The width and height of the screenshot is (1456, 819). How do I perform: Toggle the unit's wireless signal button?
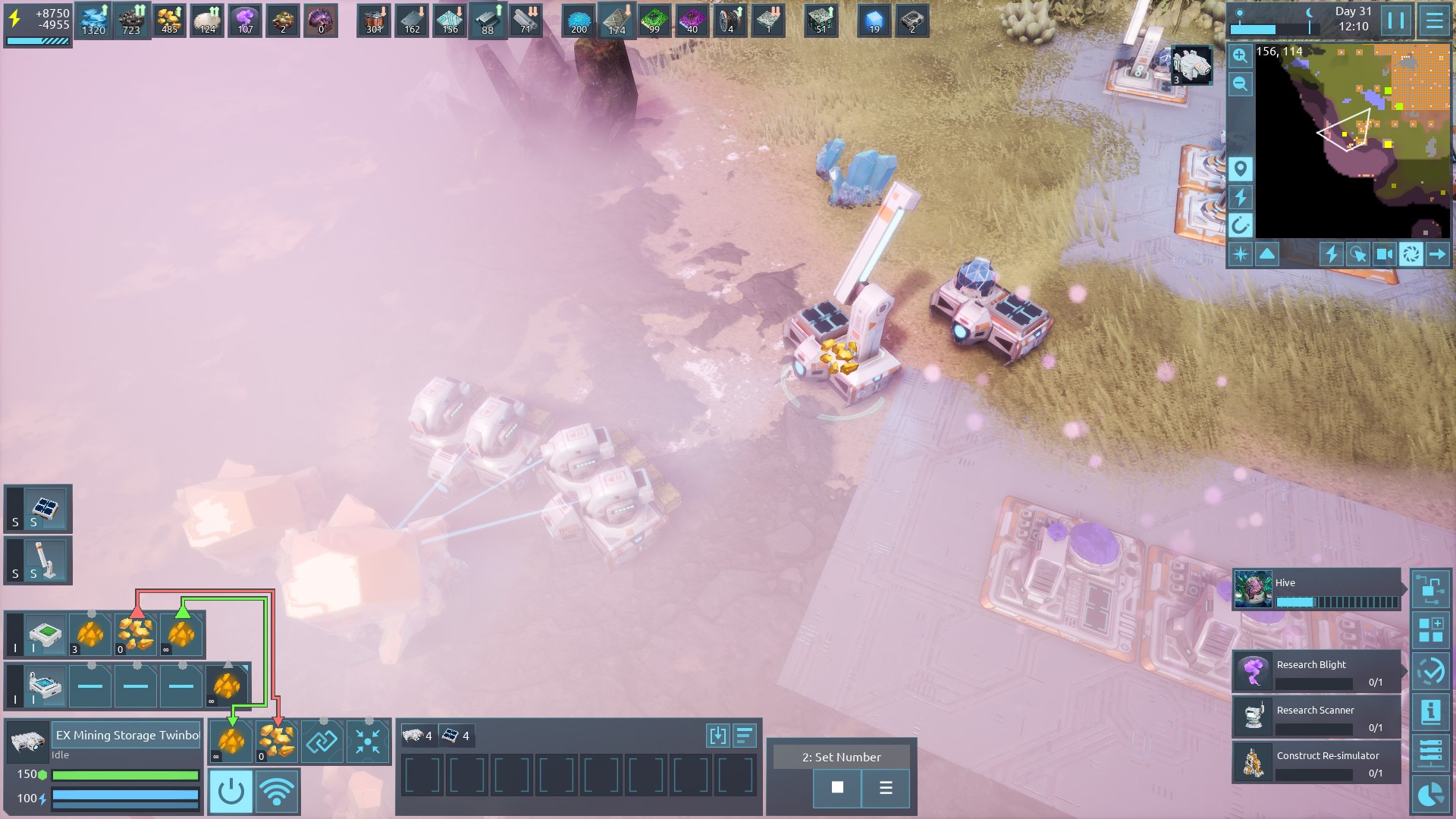(x=277, y=792)
